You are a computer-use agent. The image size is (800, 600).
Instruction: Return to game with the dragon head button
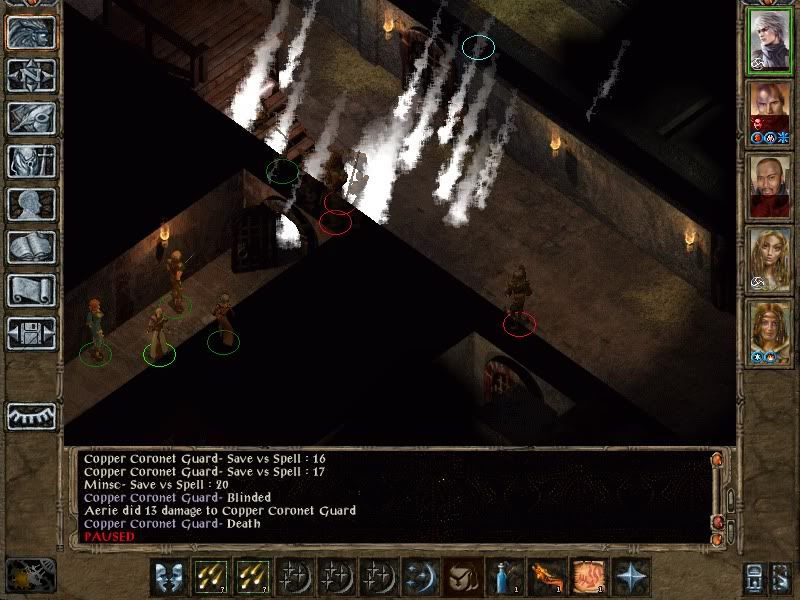(31, 33)
